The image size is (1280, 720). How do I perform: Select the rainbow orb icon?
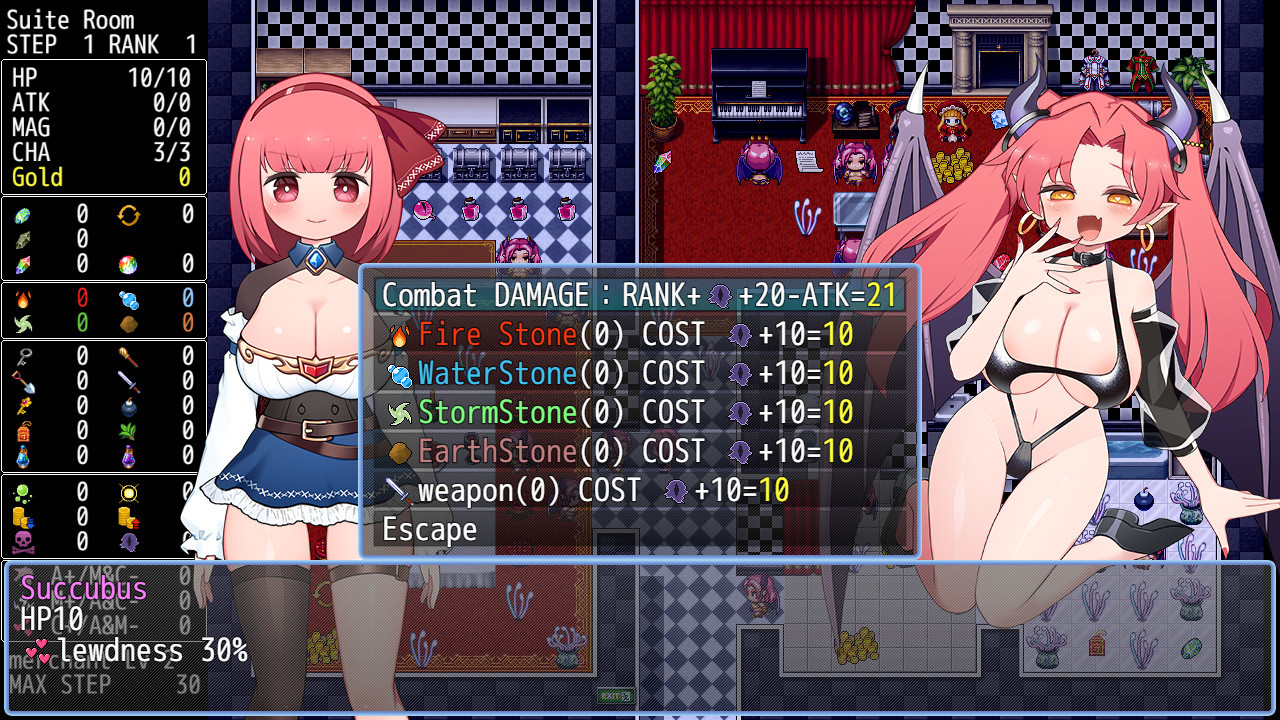click(x=128, y=264)
